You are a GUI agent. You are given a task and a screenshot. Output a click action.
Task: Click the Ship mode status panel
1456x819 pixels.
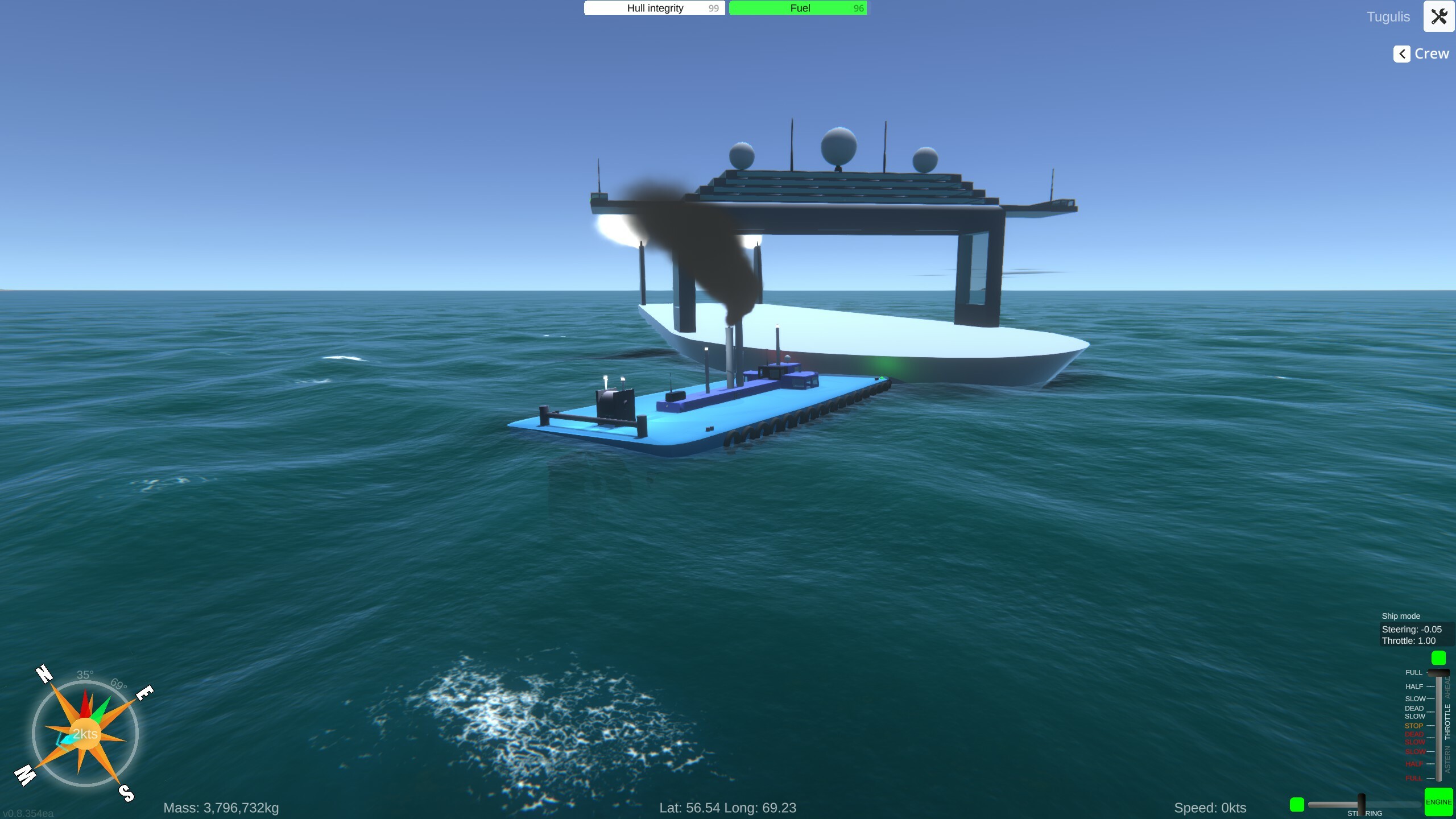[x=1400, y=616]
